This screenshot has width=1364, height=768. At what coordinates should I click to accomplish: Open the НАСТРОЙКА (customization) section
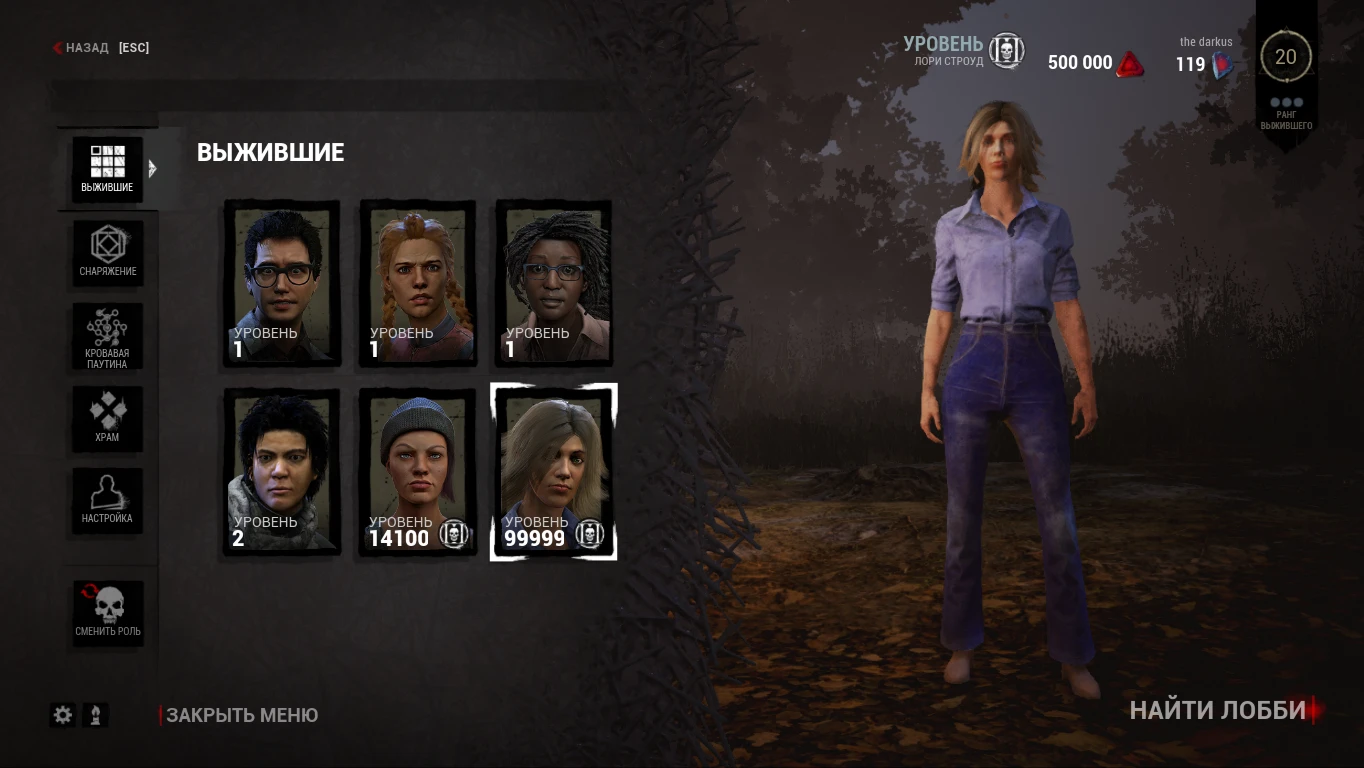[107, 500]
